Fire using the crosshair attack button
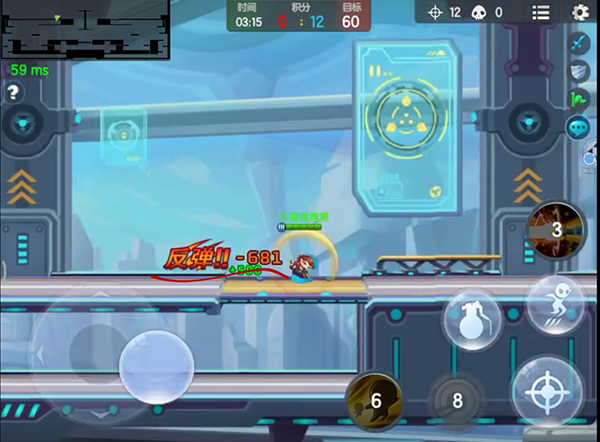 coord(548,389)
